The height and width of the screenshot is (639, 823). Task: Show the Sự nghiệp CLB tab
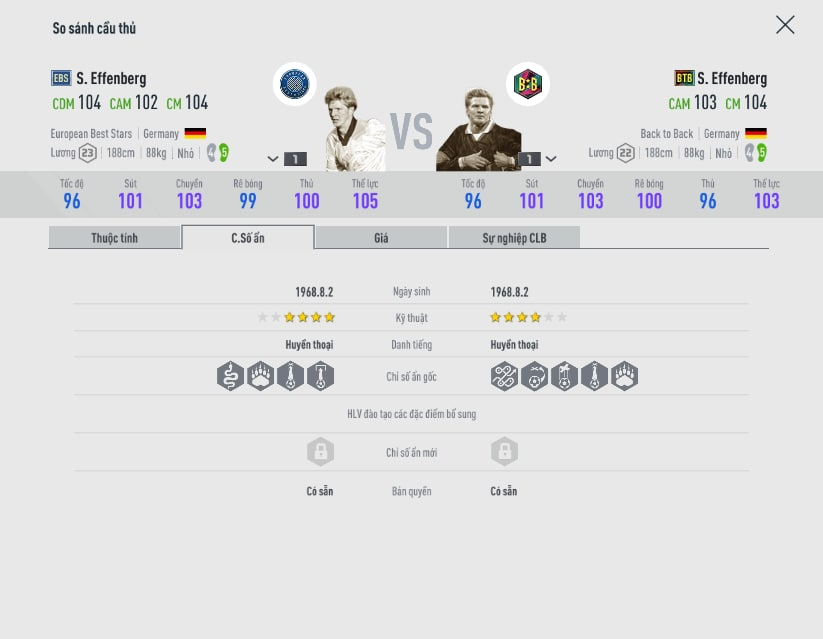click(514, 238)
